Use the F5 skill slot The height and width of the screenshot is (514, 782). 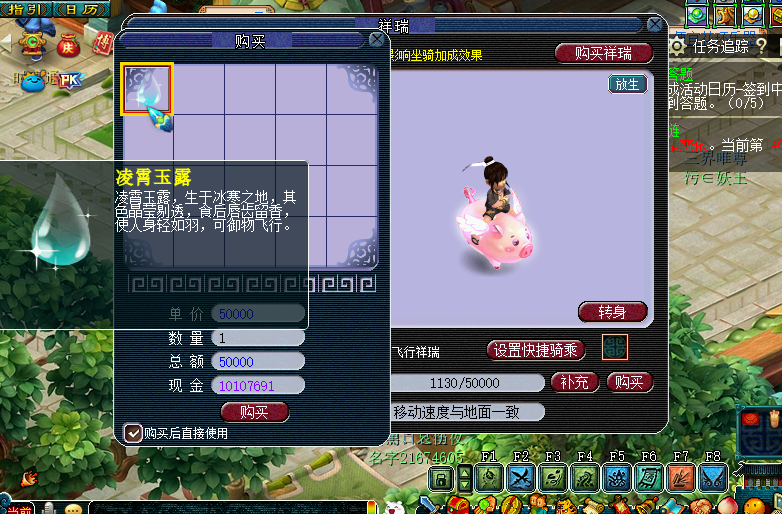pyautogui.click(x=617, y=478)
